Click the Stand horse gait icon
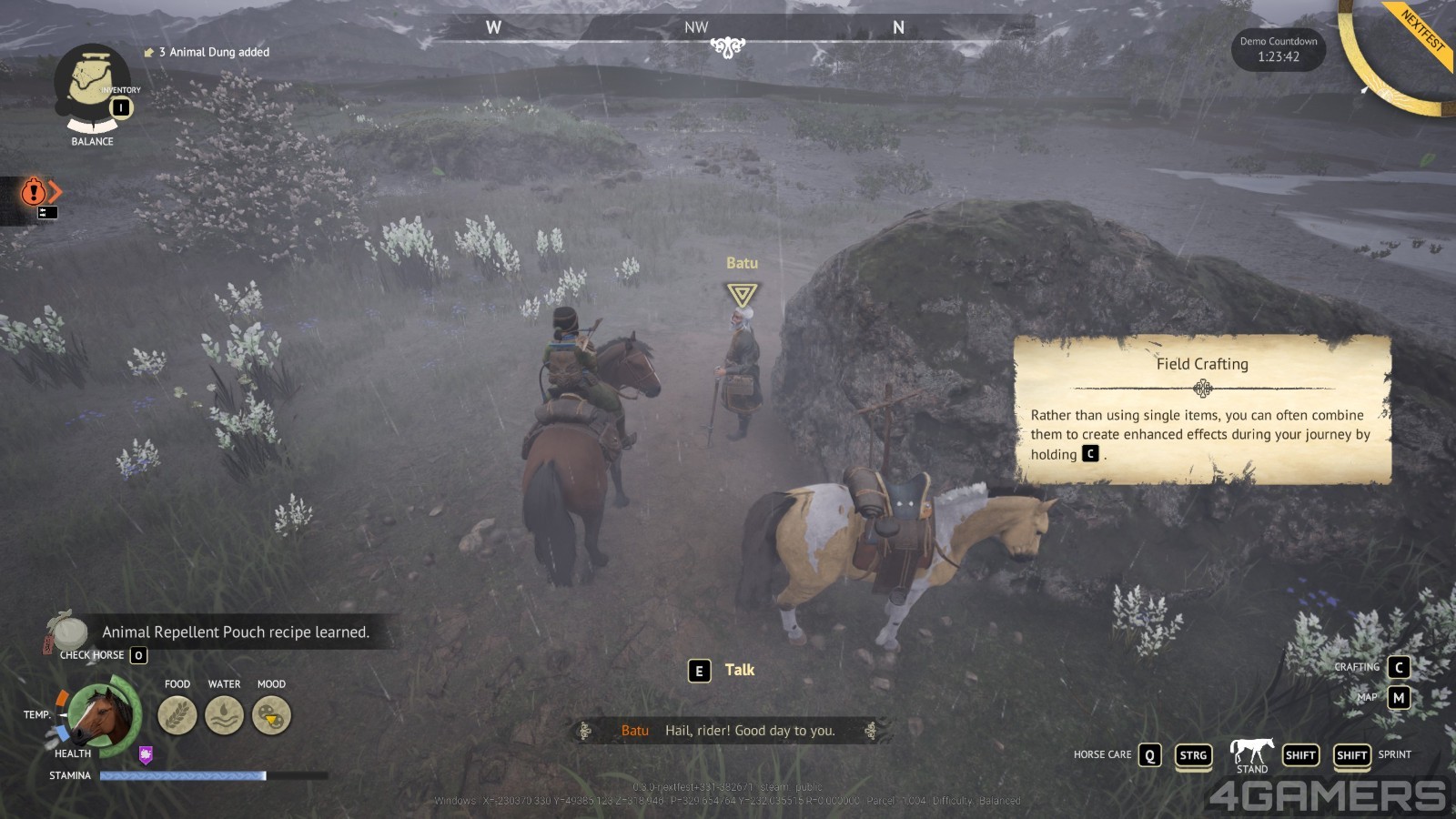 1252,753
